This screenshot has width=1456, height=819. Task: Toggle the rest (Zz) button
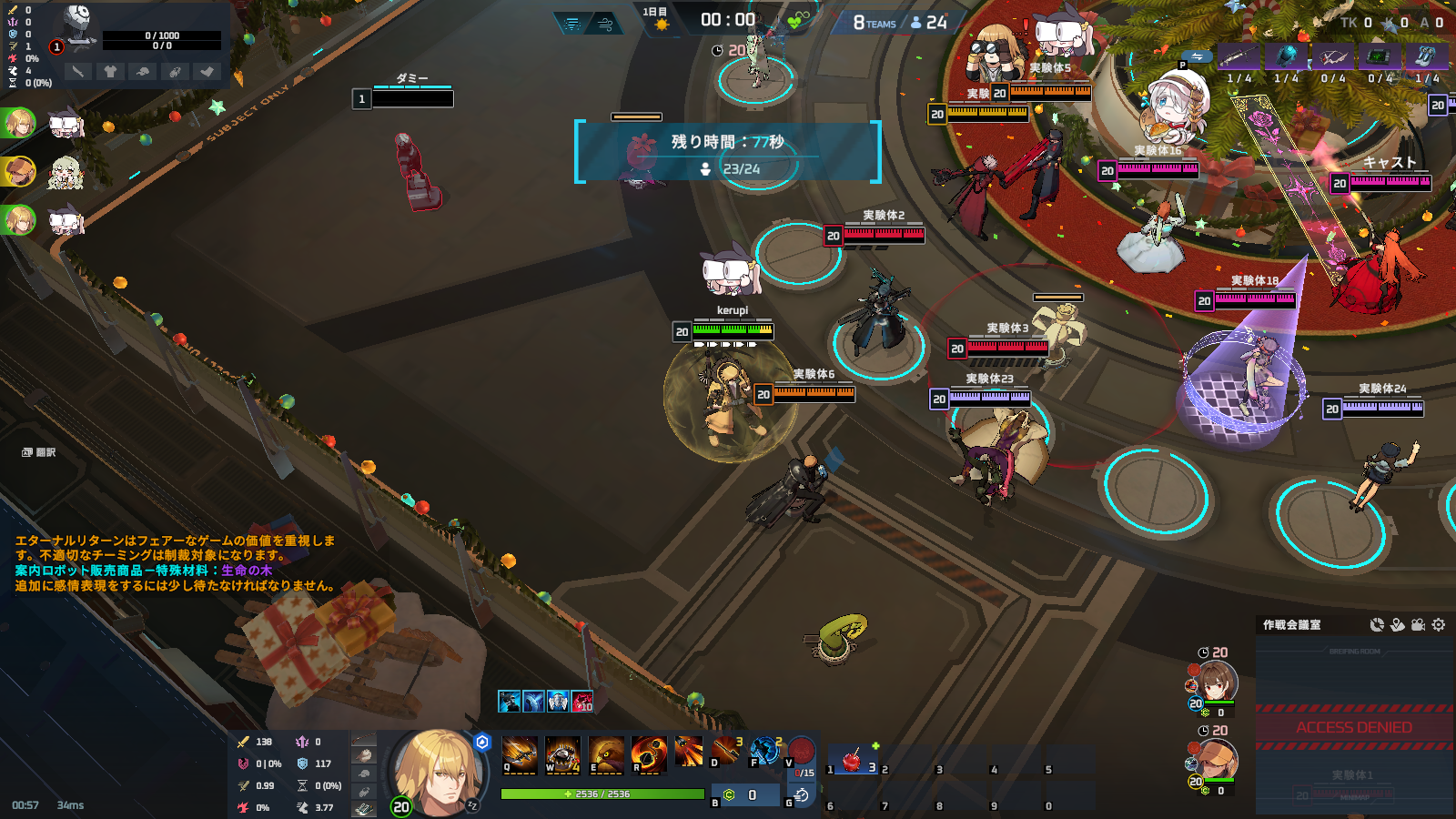click(x=472, y=805)
